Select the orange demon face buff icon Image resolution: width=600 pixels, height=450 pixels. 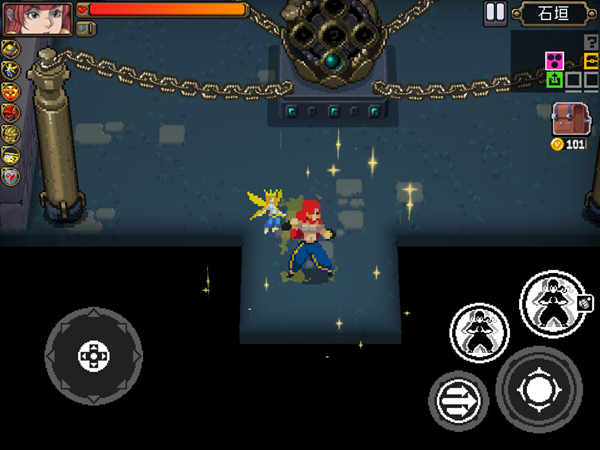[11, 90]
